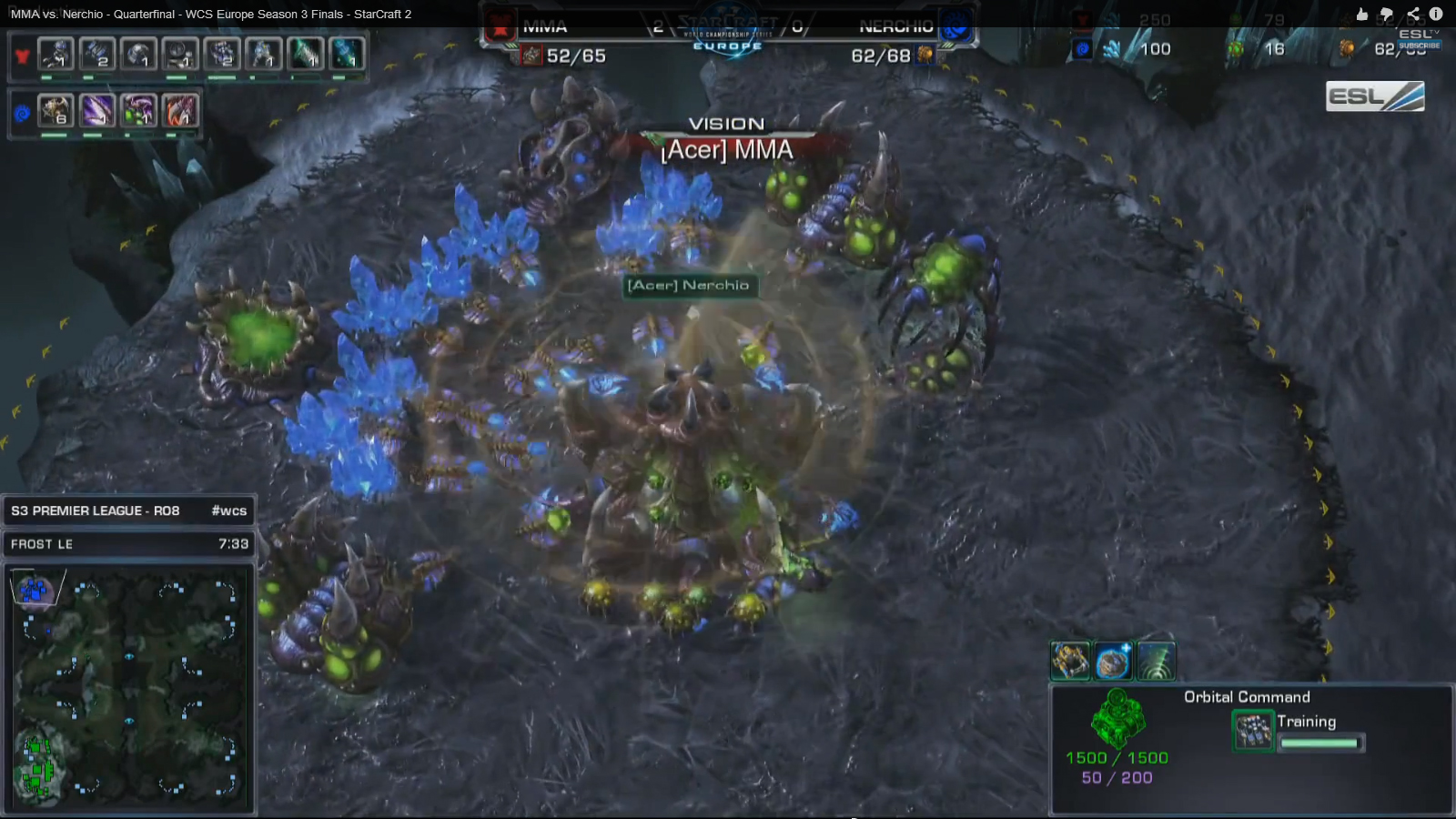The height and width of the screenshot is (819, 1456).
Task: Activate the Scanner Sweep ability
Action: [1156, 662]
